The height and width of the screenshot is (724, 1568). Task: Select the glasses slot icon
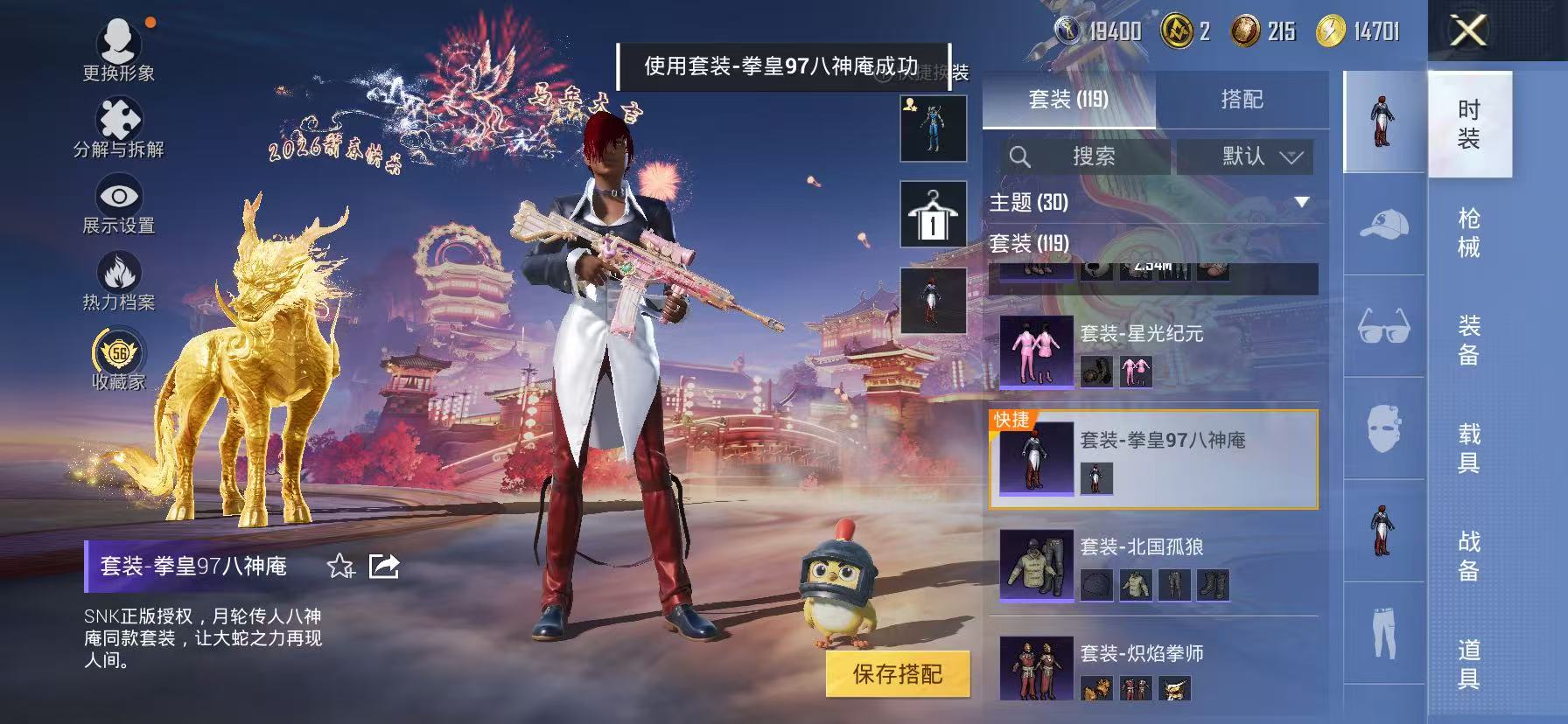(1384, 326)
